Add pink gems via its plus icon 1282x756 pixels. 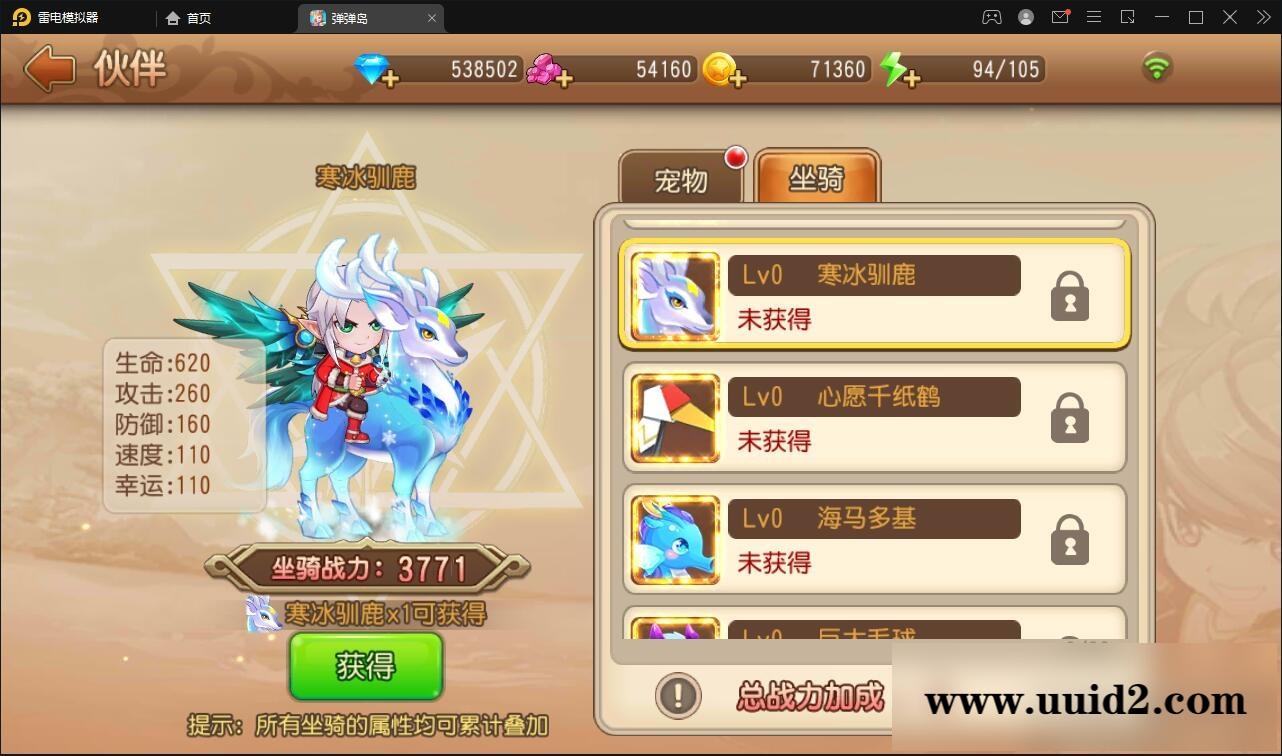click(567, 76)
